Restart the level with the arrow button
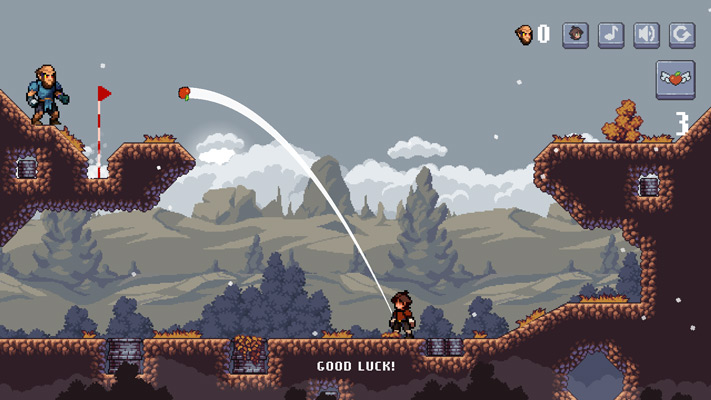 [x=682, y=34]
